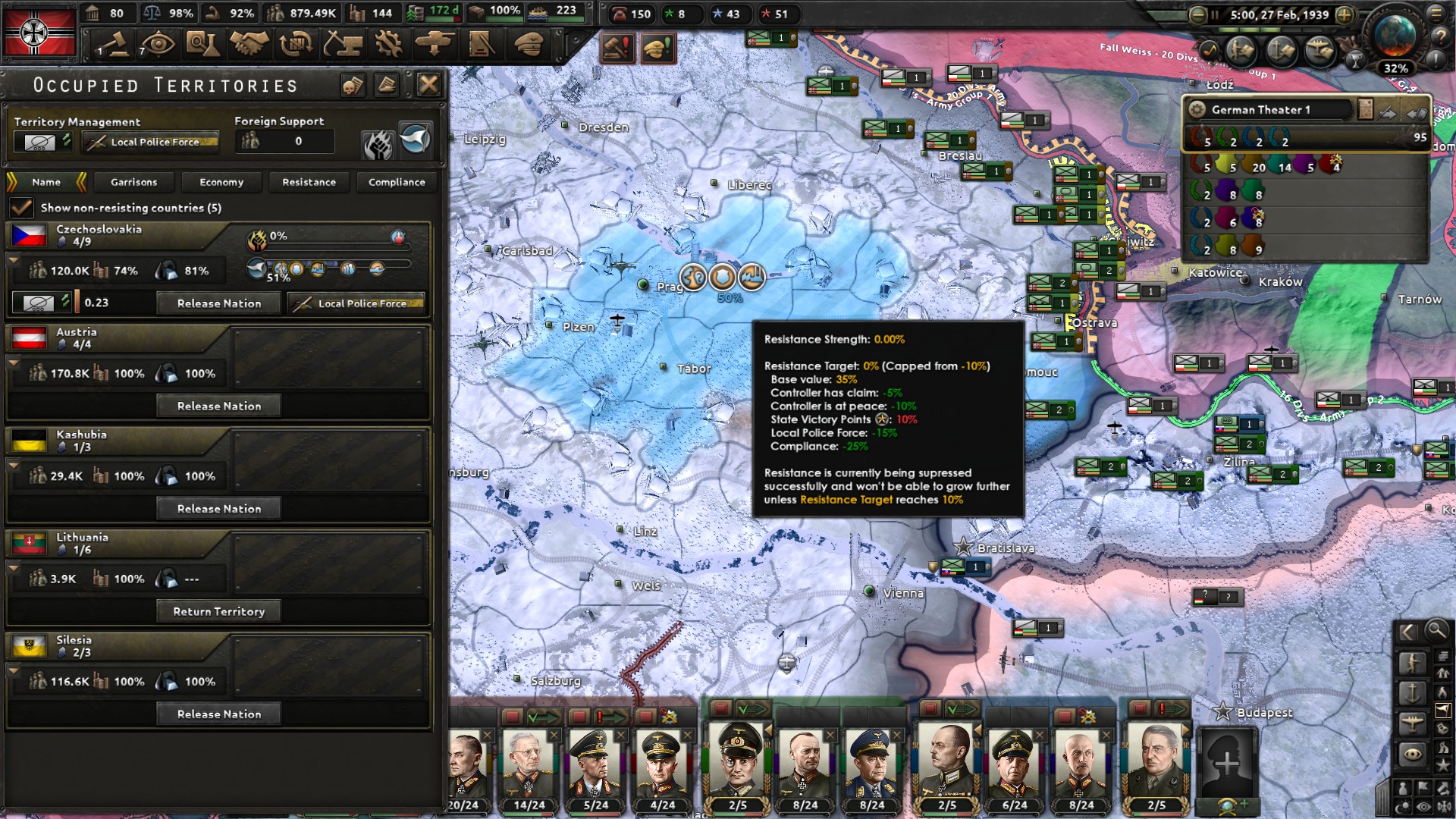Click Release Nation under Kashubia
This screenshot has width=1456, height=819.
pyautogui.click(x=218, y=508)
